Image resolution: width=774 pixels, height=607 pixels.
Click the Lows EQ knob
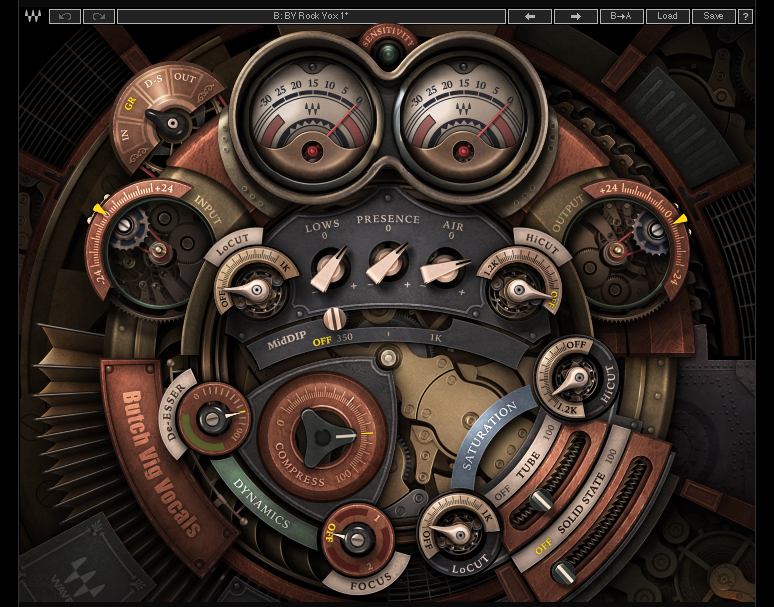point(329,267)
